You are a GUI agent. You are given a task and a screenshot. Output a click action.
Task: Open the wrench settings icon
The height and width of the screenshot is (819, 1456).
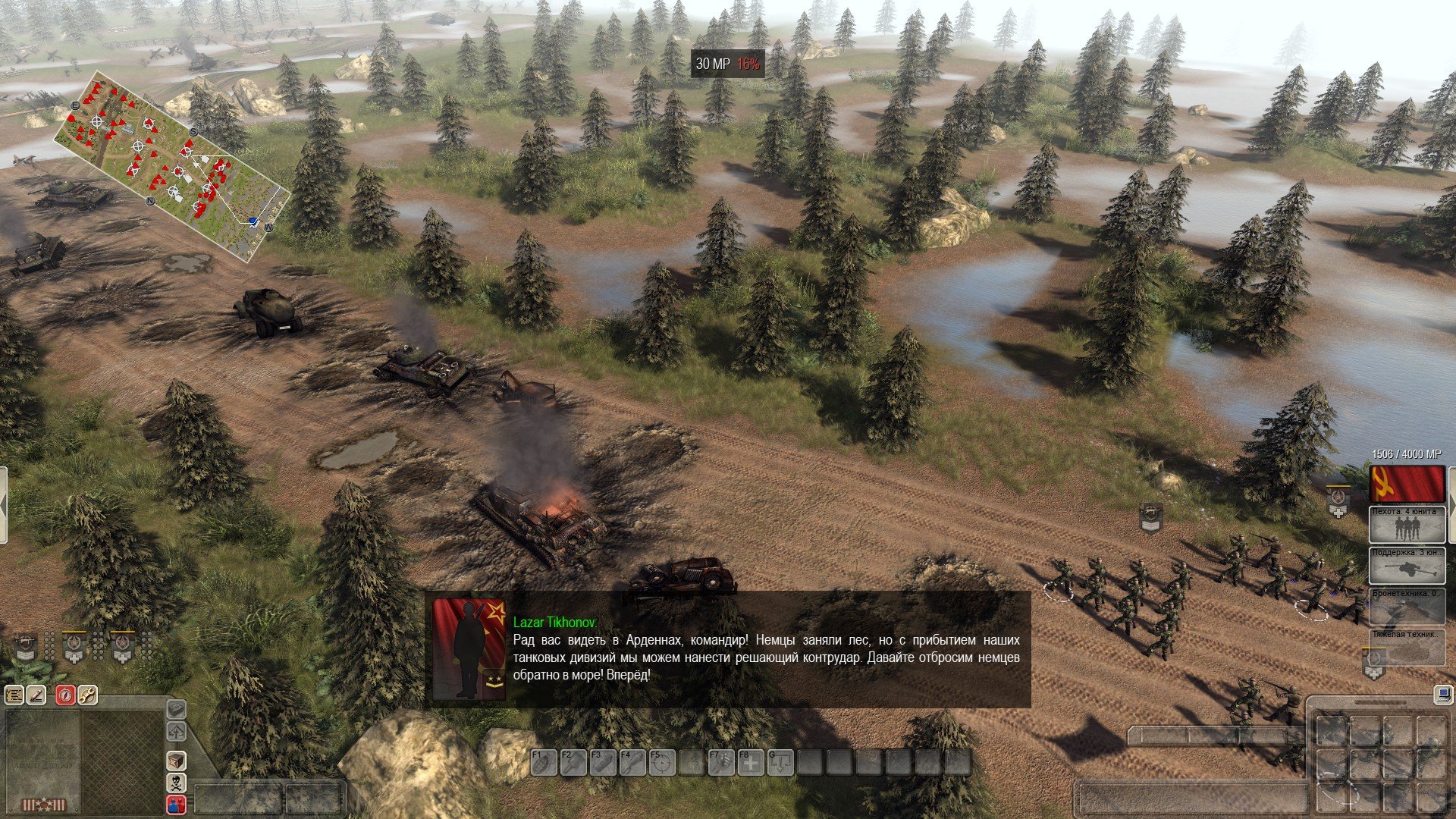[x=87, y=694]
